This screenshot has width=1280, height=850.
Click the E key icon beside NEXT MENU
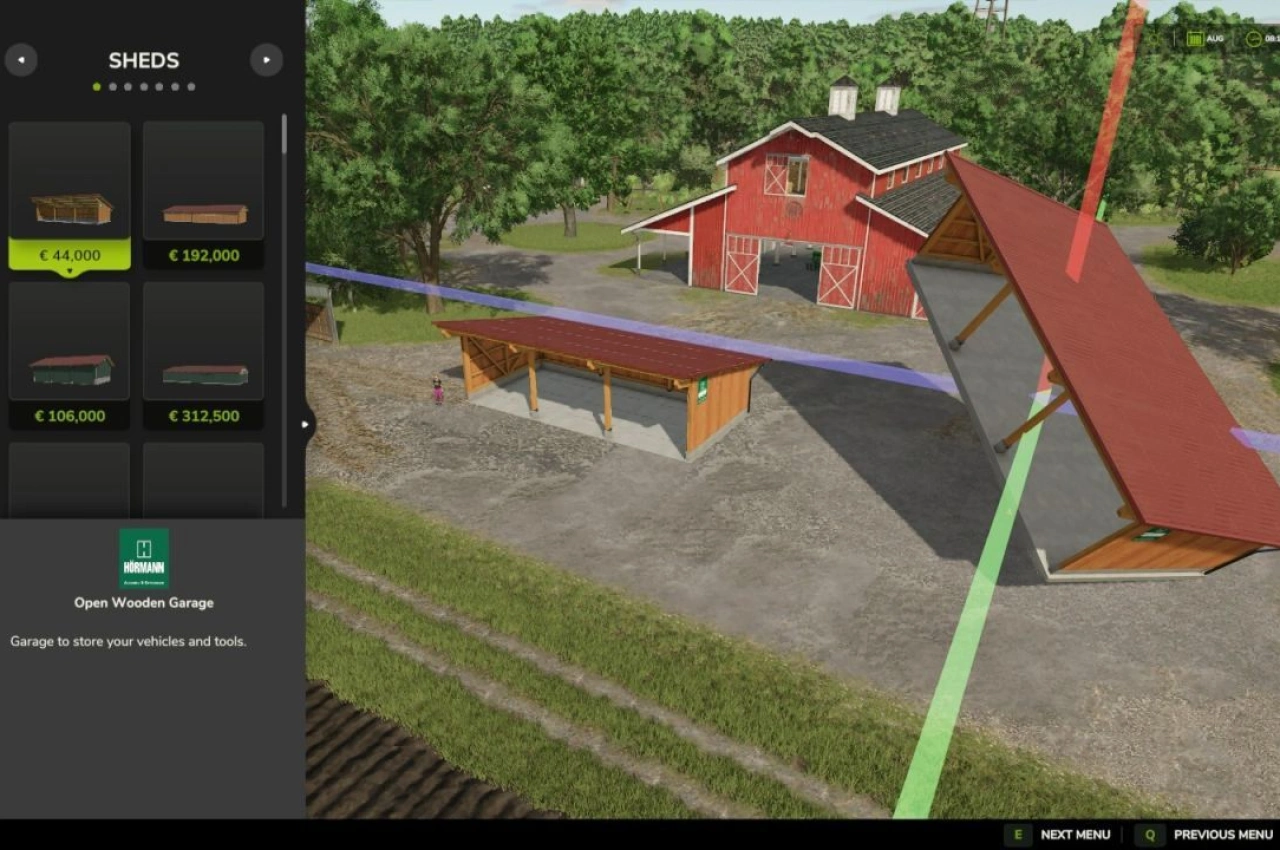pyautogui.click(x=1016, y=834)
